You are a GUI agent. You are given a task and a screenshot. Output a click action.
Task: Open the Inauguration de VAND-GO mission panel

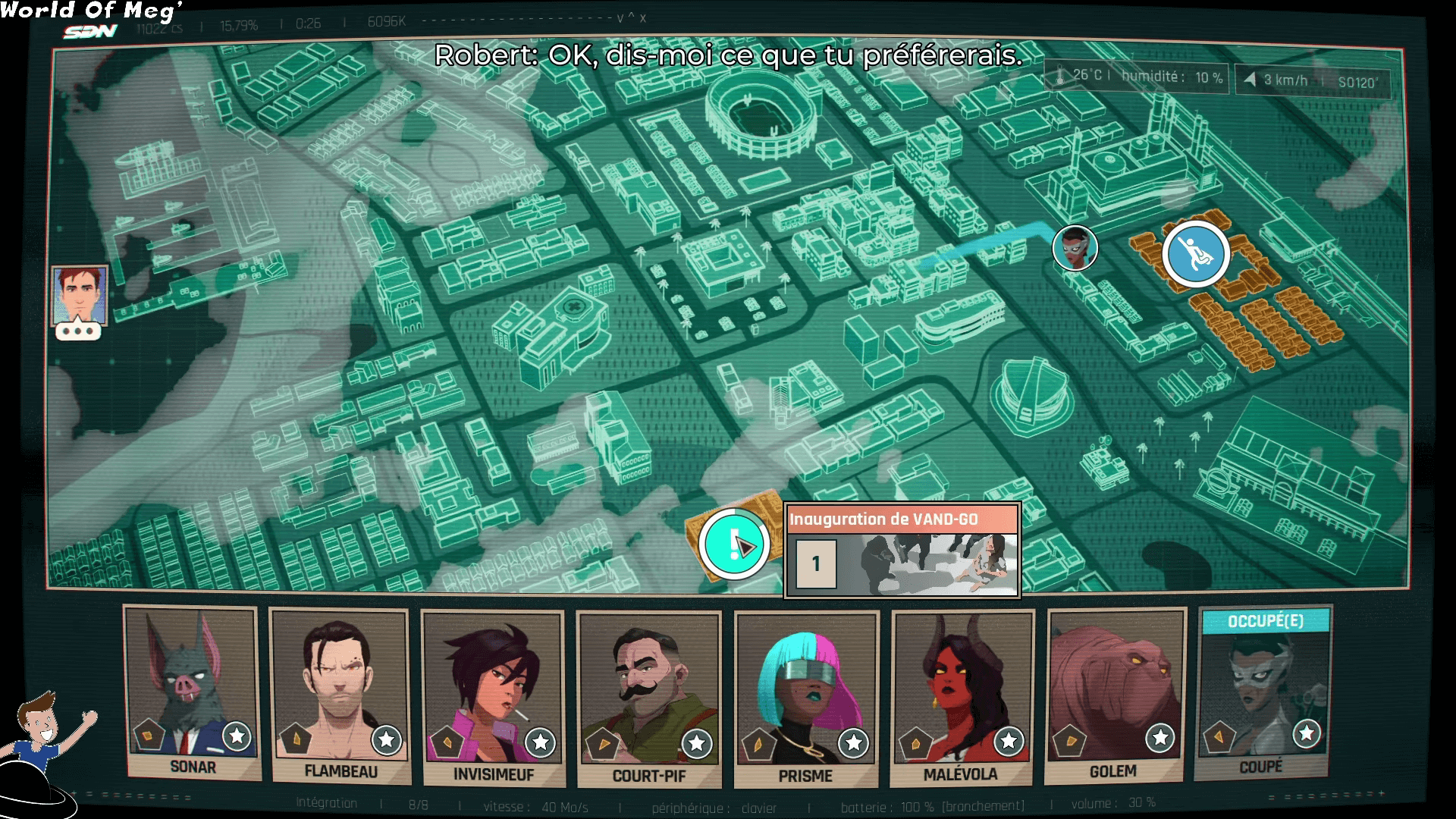902,550
